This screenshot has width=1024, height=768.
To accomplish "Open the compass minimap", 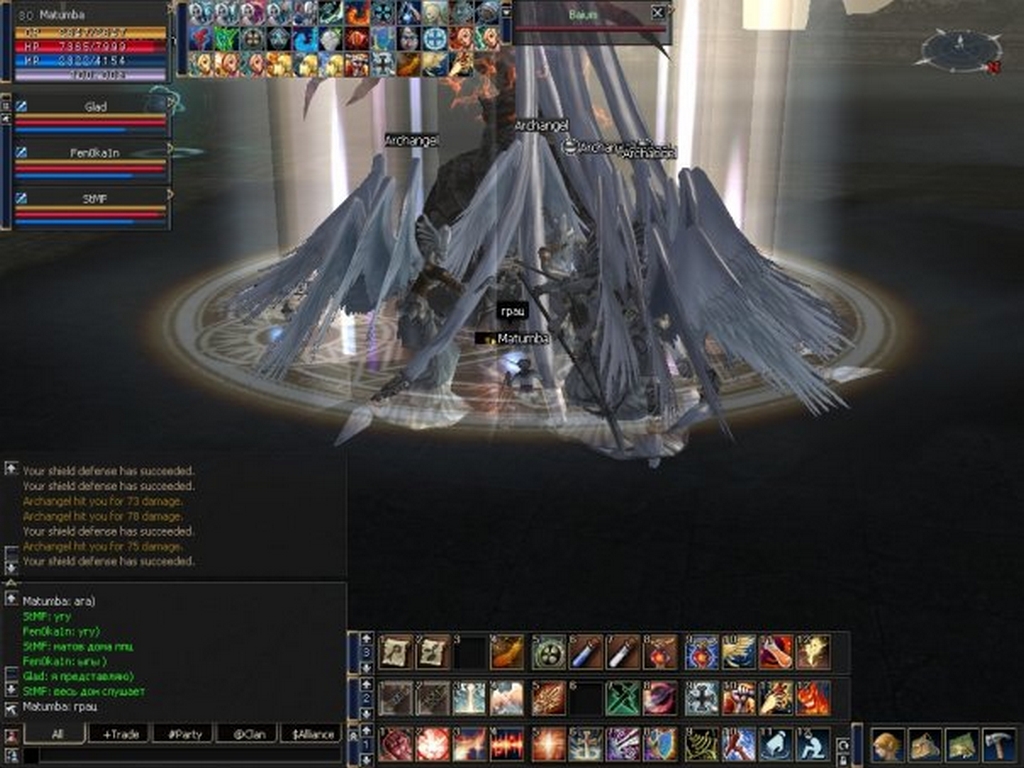I will [960, 48].
